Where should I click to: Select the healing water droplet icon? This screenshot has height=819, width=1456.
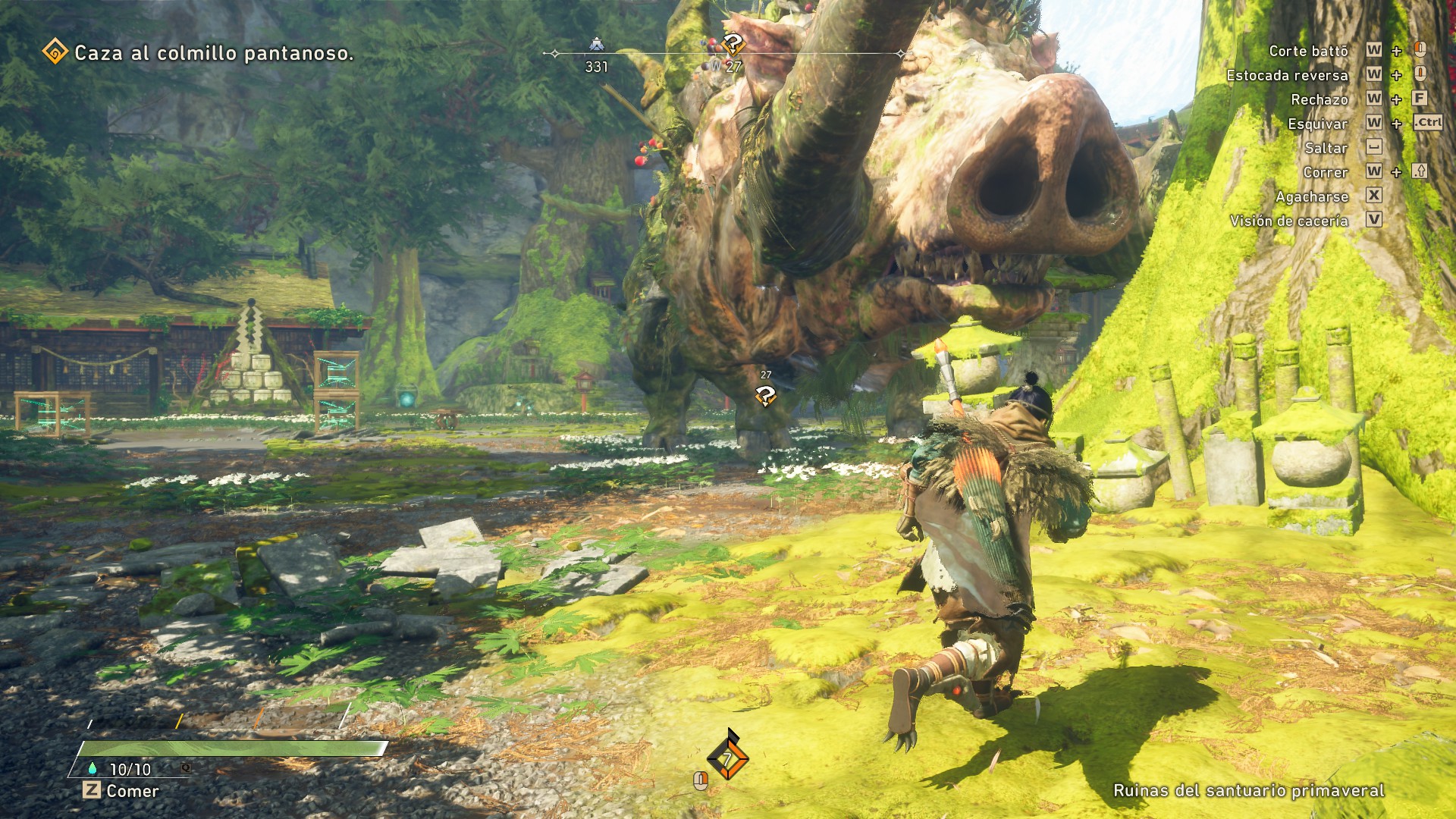[93, 768]
